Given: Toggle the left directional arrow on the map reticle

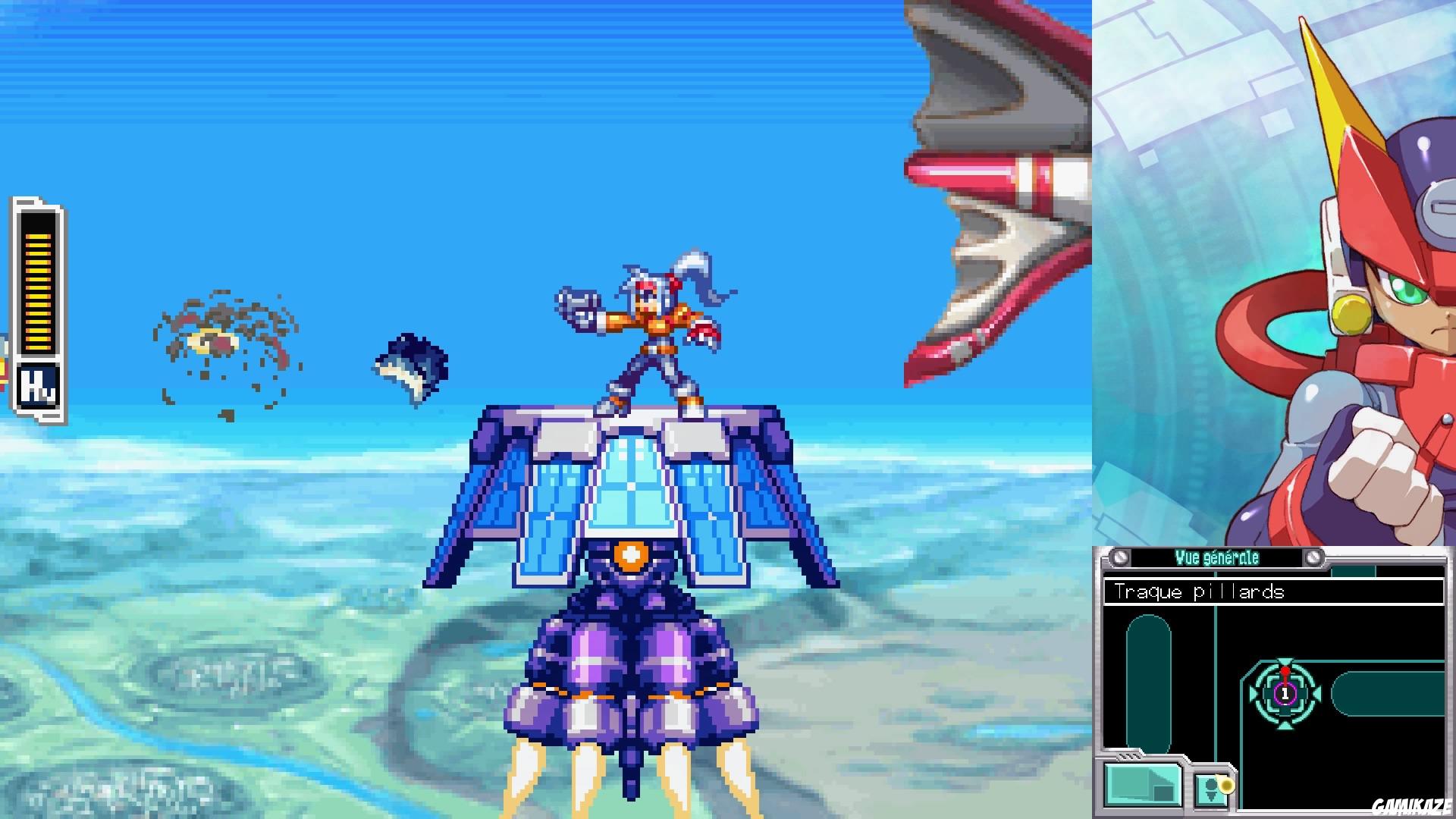Looking at the screenshot, I should point(1253,692).
